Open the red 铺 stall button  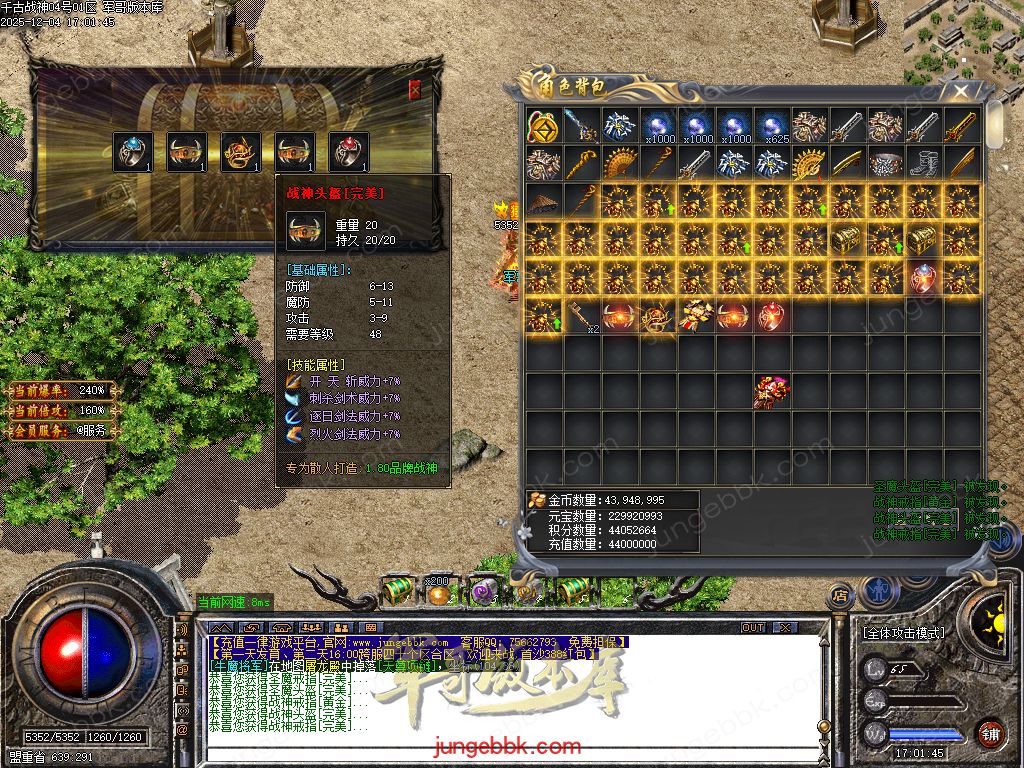click(x=990, y=734)
